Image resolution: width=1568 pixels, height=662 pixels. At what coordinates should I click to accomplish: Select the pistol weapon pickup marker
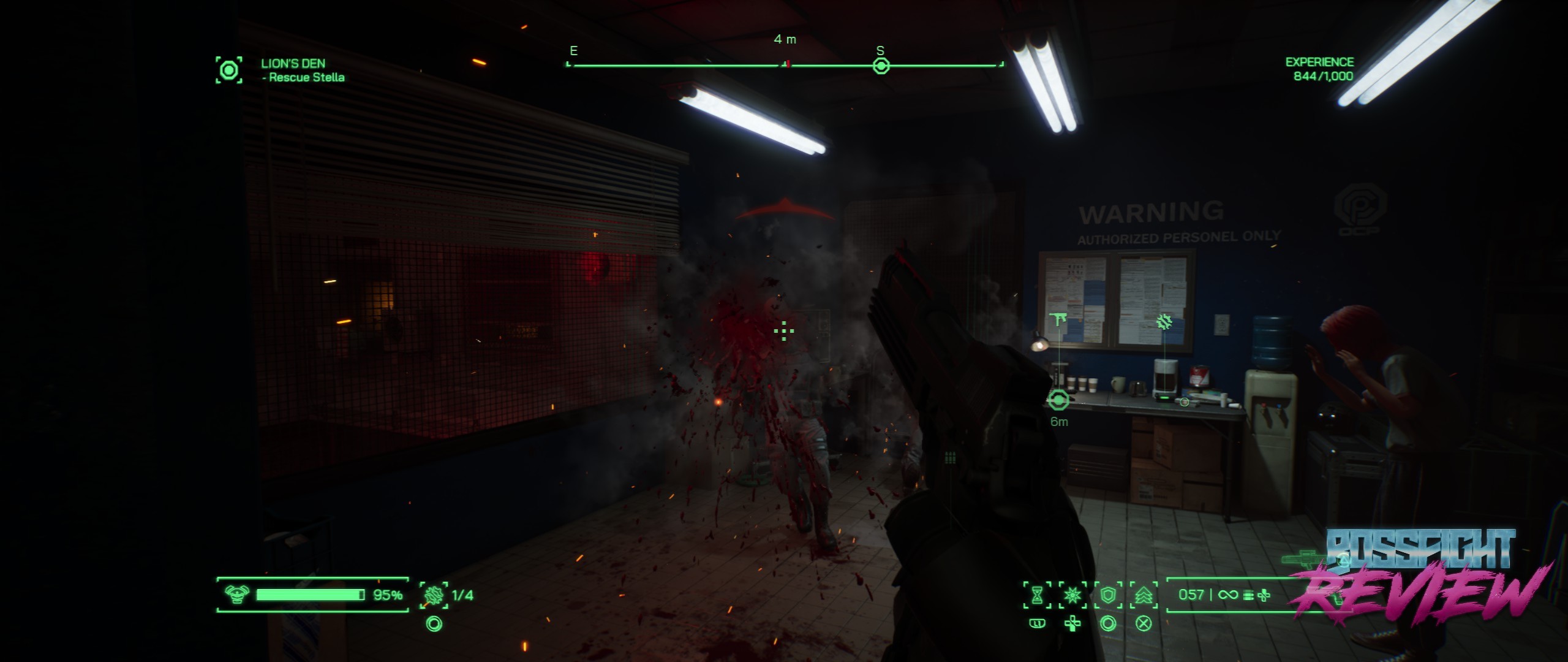(x=1058, y=319)
